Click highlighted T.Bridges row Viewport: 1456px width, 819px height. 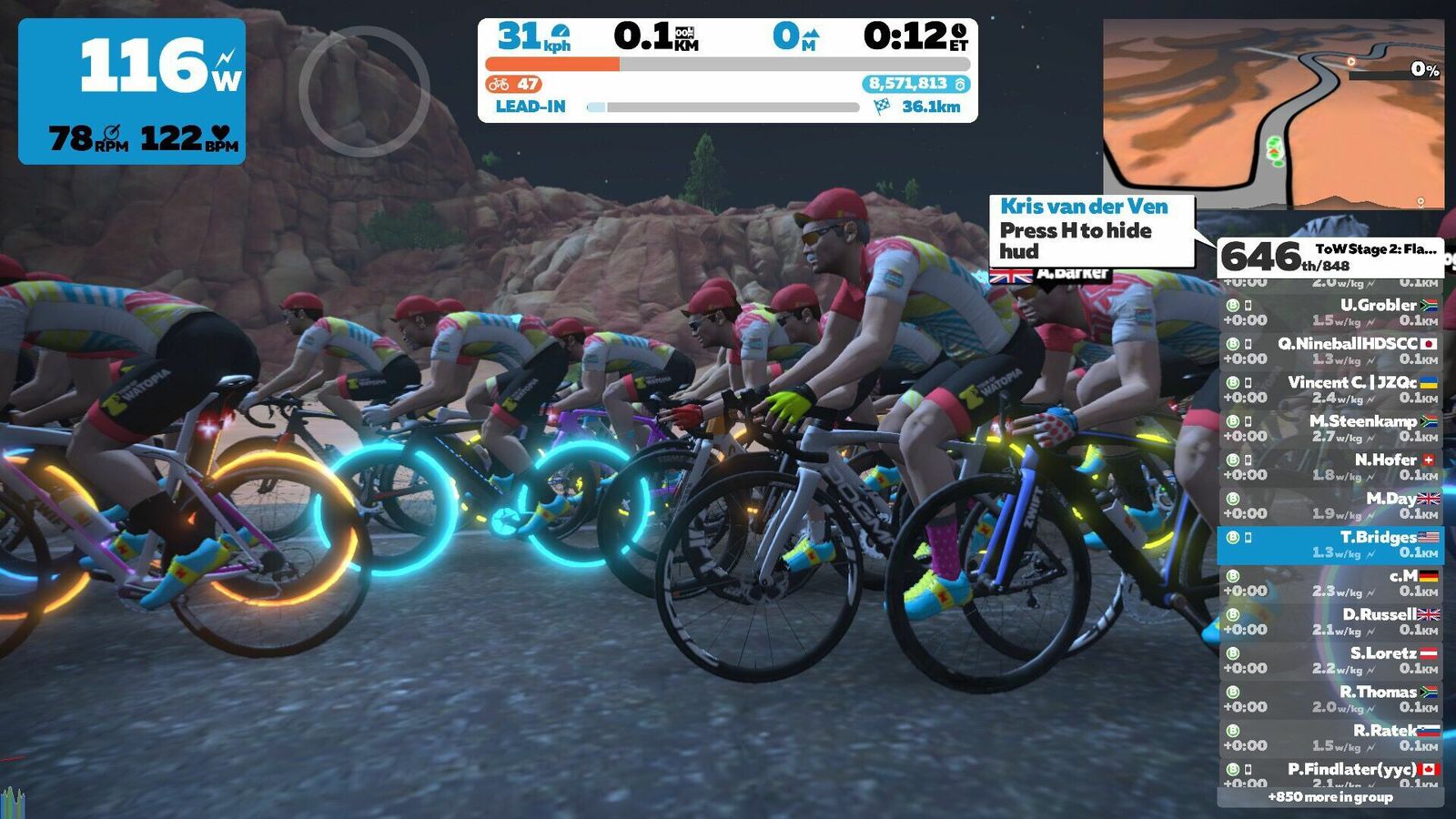point(1330,544)
